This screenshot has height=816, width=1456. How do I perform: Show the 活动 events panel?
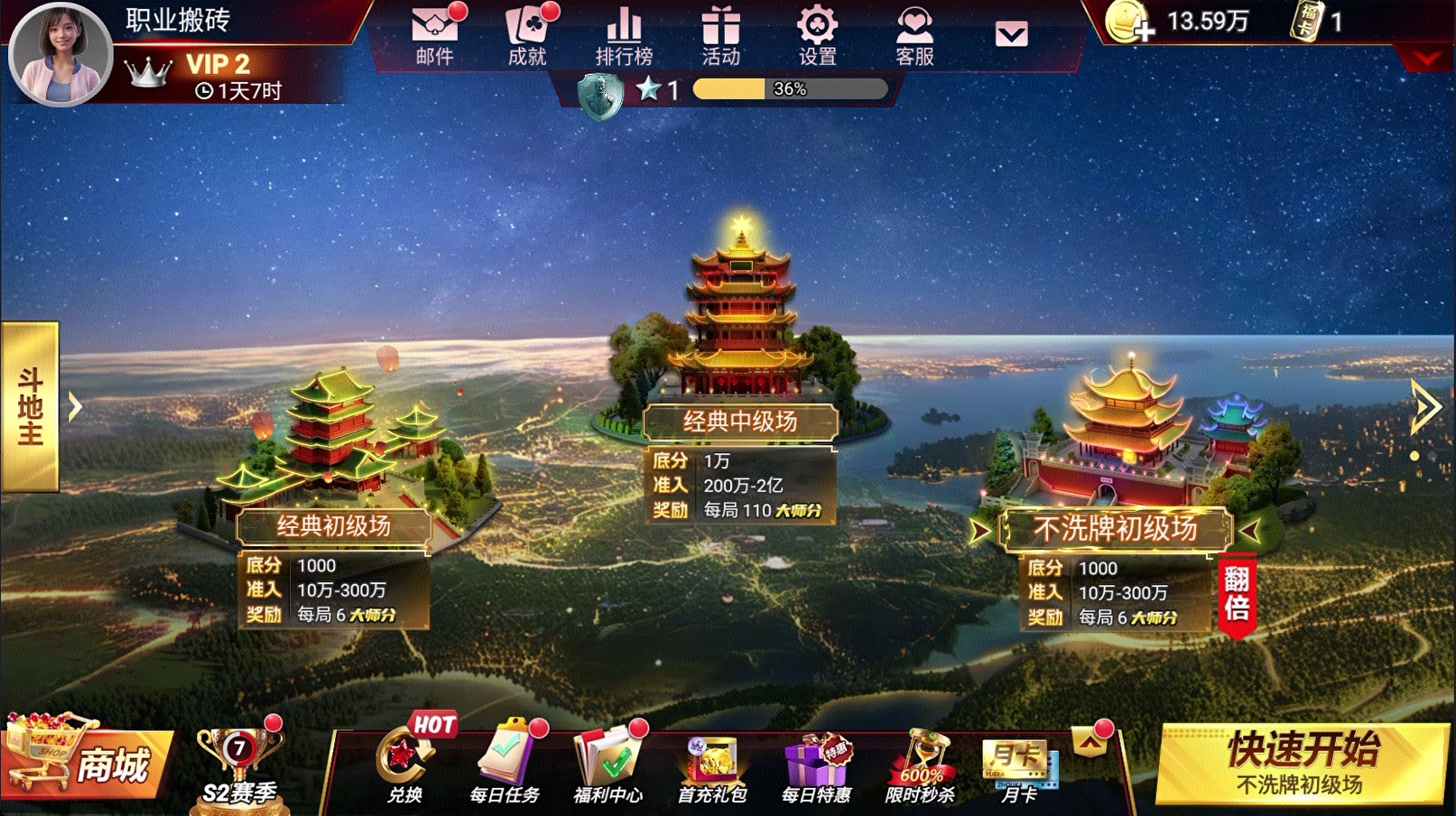pyautogui.click(x=720, y=36)
